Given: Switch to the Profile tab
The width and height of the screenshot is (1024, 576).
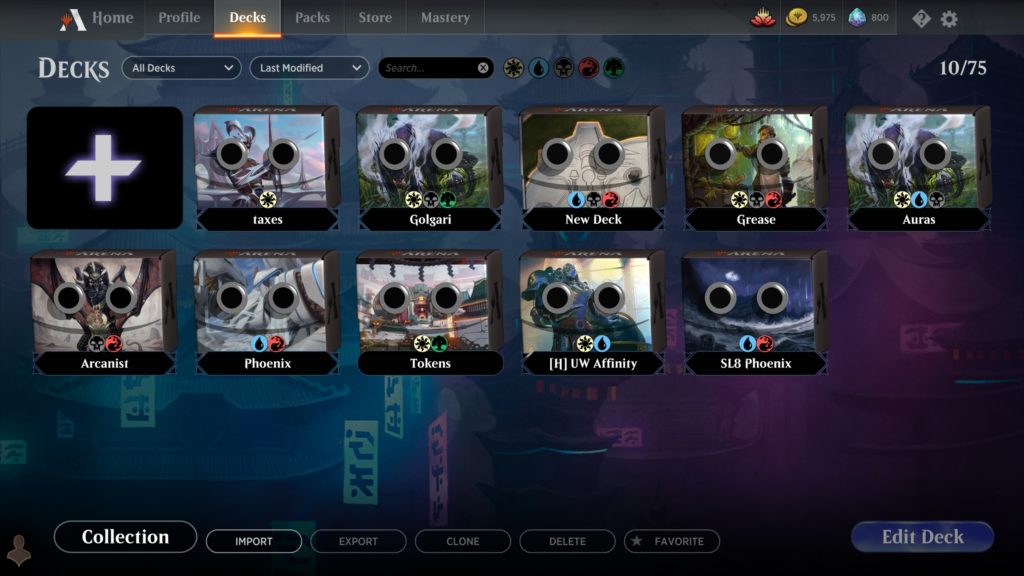Looking at the screenshot, I should (x=179, y=18).
